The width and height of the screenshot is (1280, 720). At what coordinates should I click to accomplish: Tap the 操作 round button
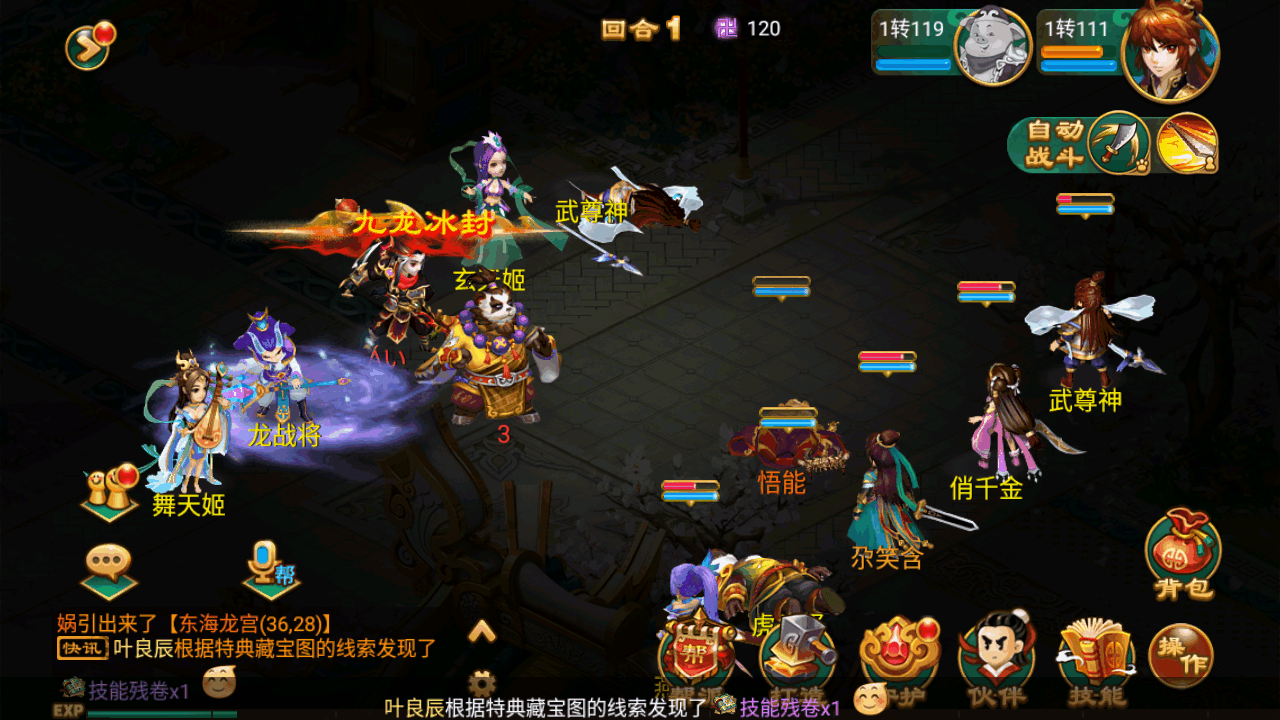pos(1181,657)
